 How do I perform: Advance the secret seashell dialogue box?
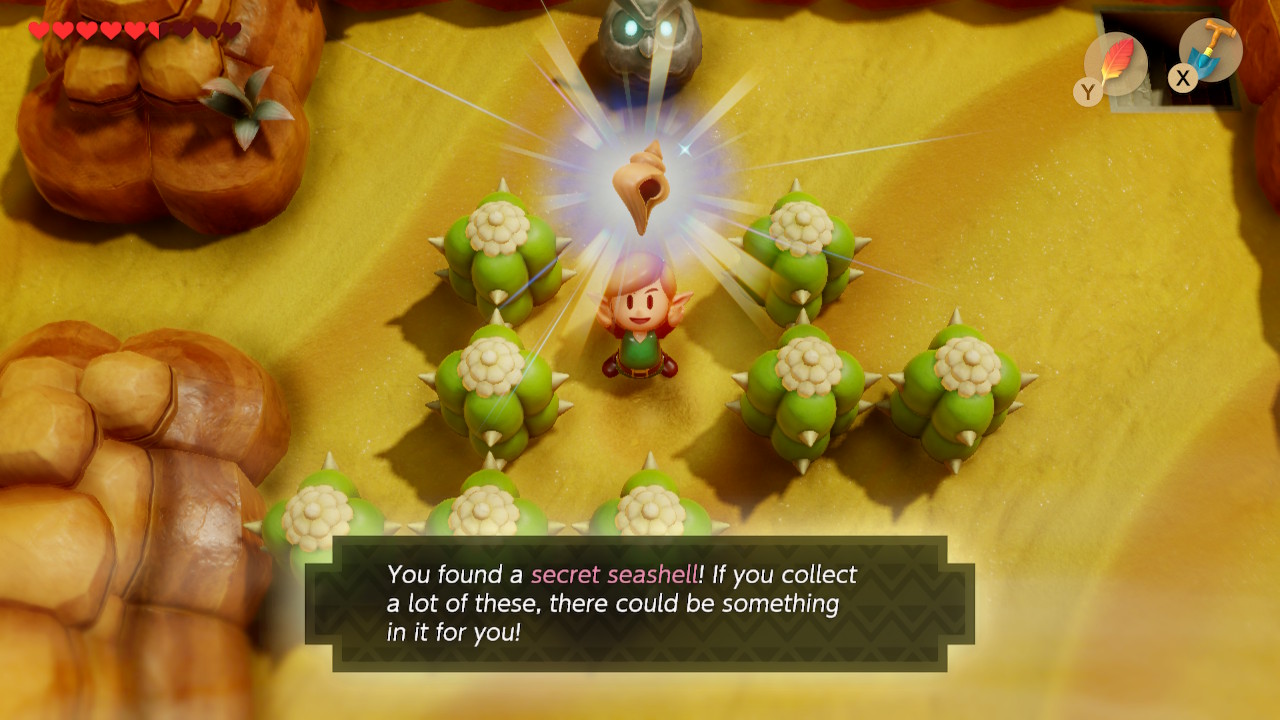pyautogui.click(x=639, y=603)
